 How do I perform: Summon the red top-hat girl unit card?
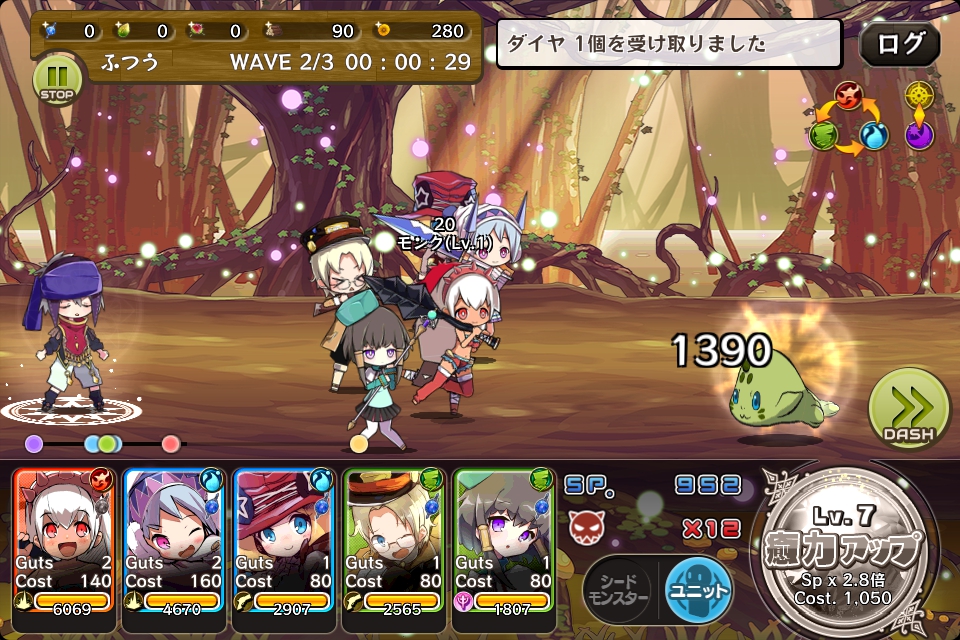[x=286, y=540]
